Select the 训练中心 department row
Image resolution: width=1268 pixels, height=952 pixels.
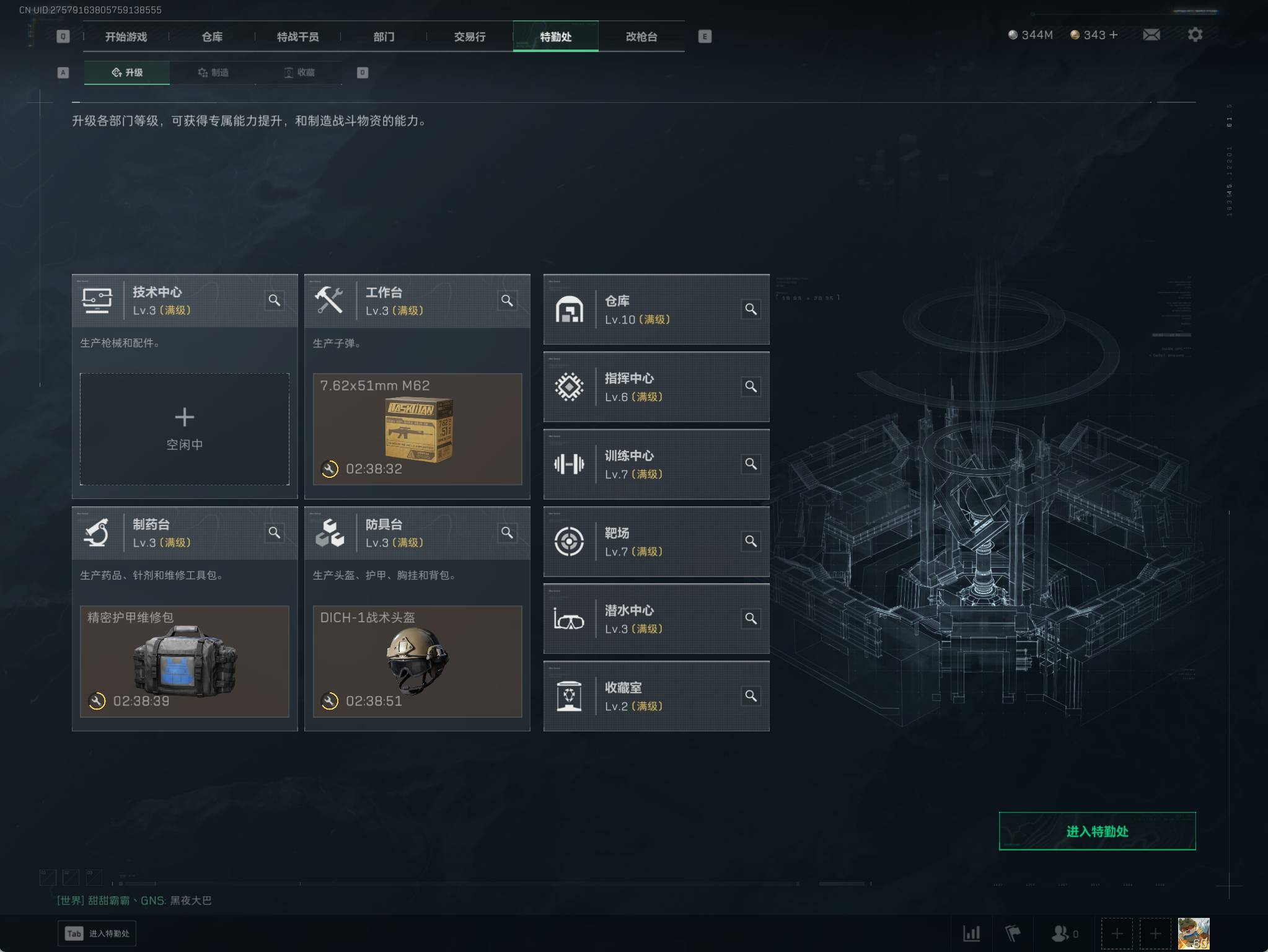(656, 464)
